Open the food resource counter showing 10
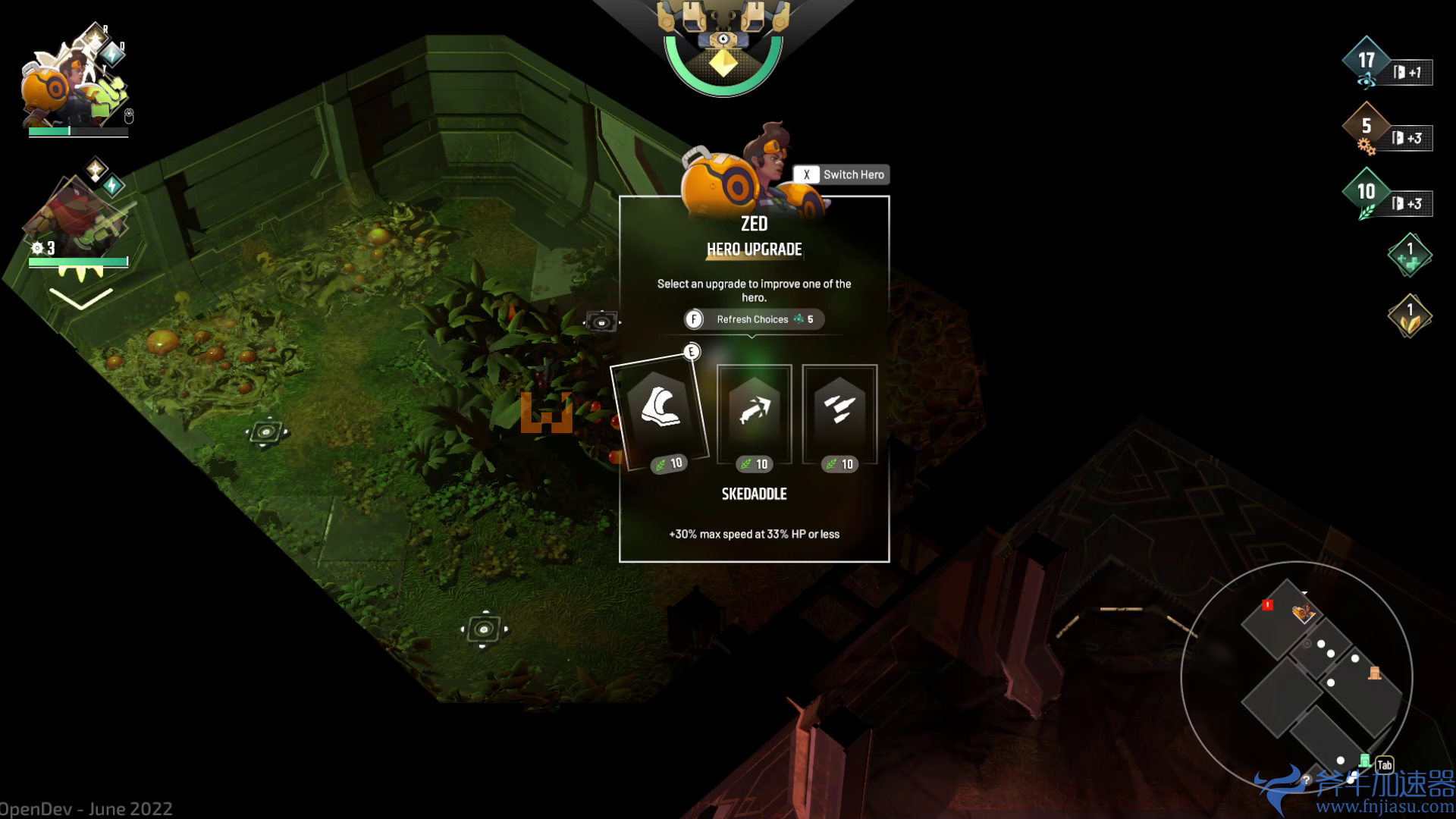Screen dimensions: 1456x819 [1366, 193]
